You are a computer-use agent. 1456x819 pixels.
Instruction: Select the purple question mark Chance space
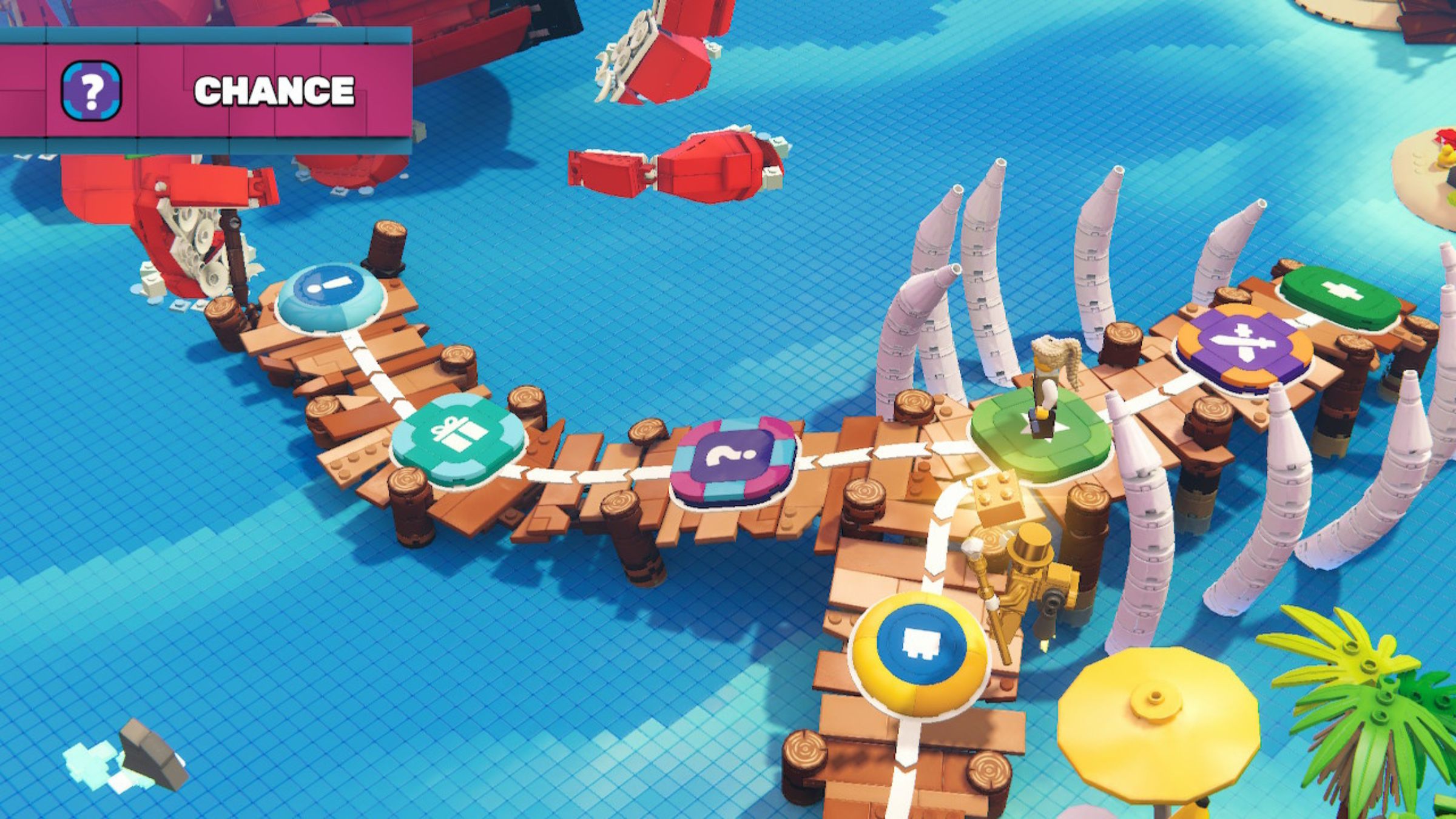(x=733, y=459)
